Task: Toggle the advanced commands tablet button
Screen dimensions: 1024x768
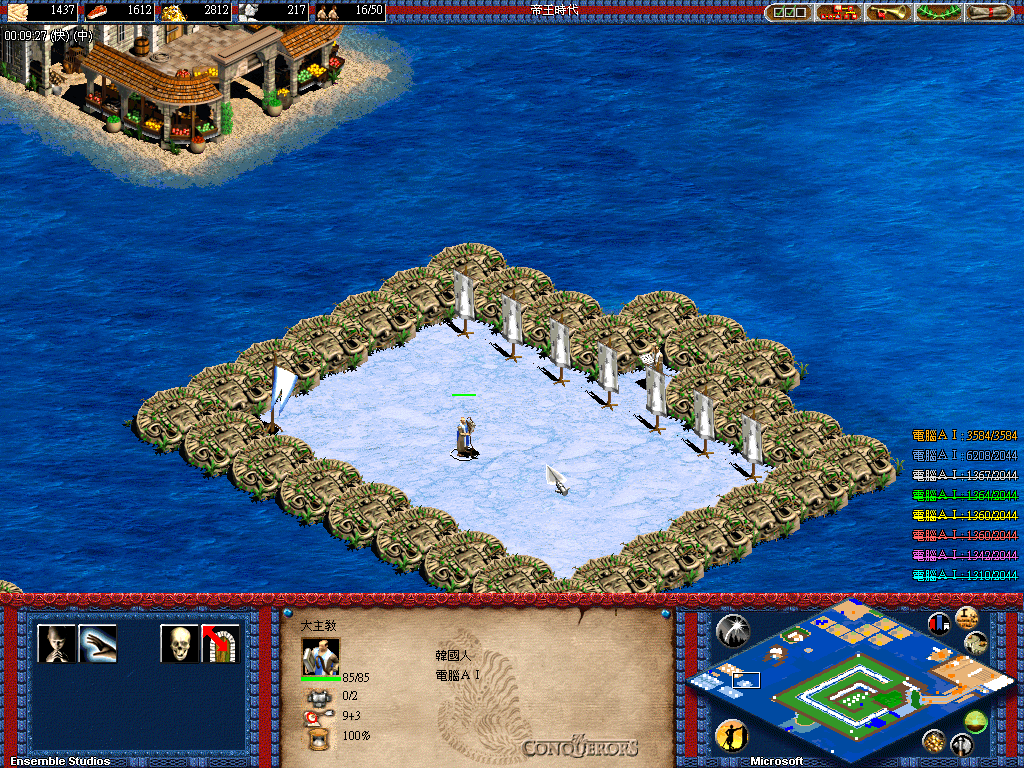Action: tap(966, 617)
